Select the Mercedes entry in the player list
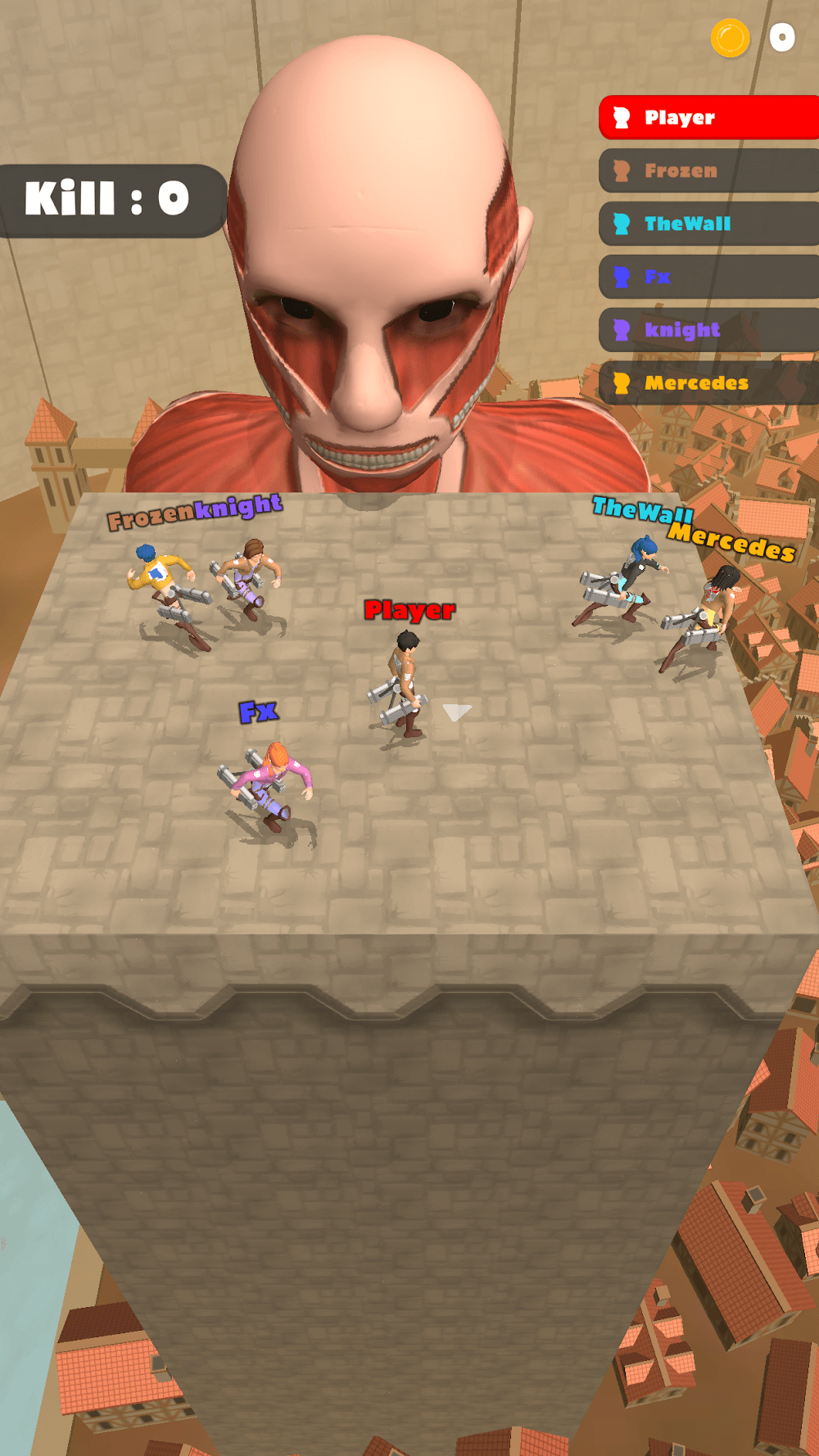 (x=708, y=382)
